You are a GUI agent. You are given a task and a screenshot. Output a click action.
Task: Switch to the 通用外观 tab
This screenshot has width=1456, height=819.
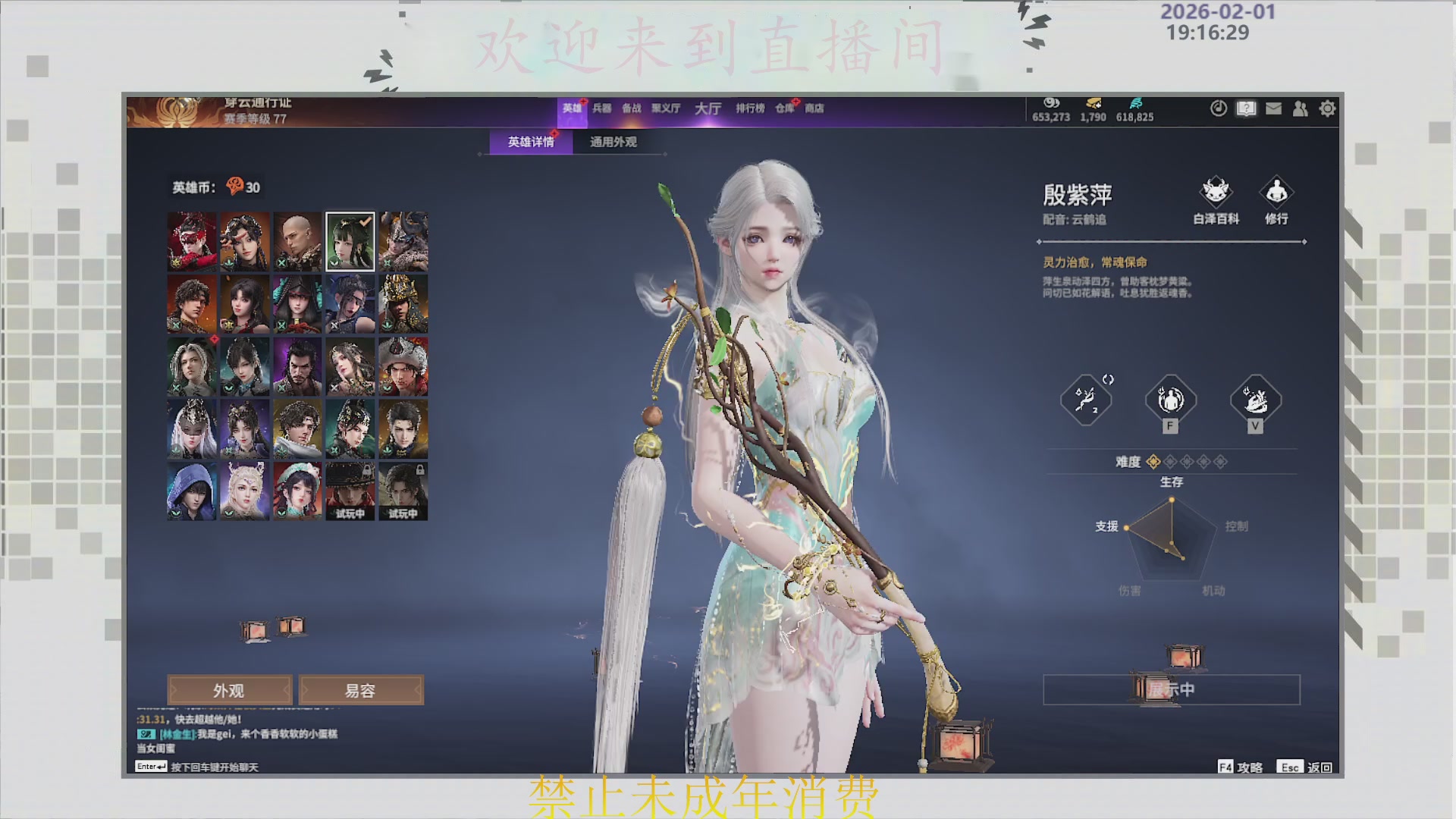(x=613, y=142)
